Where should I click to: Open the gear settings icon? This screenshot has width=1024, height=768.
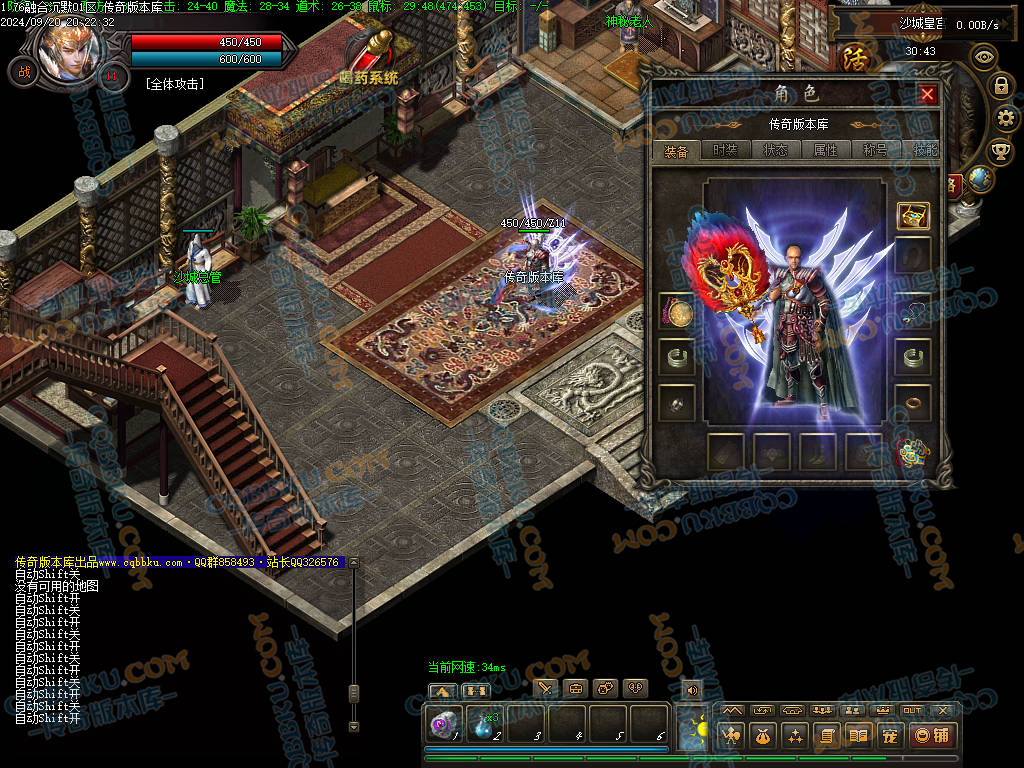point(1006,119)
